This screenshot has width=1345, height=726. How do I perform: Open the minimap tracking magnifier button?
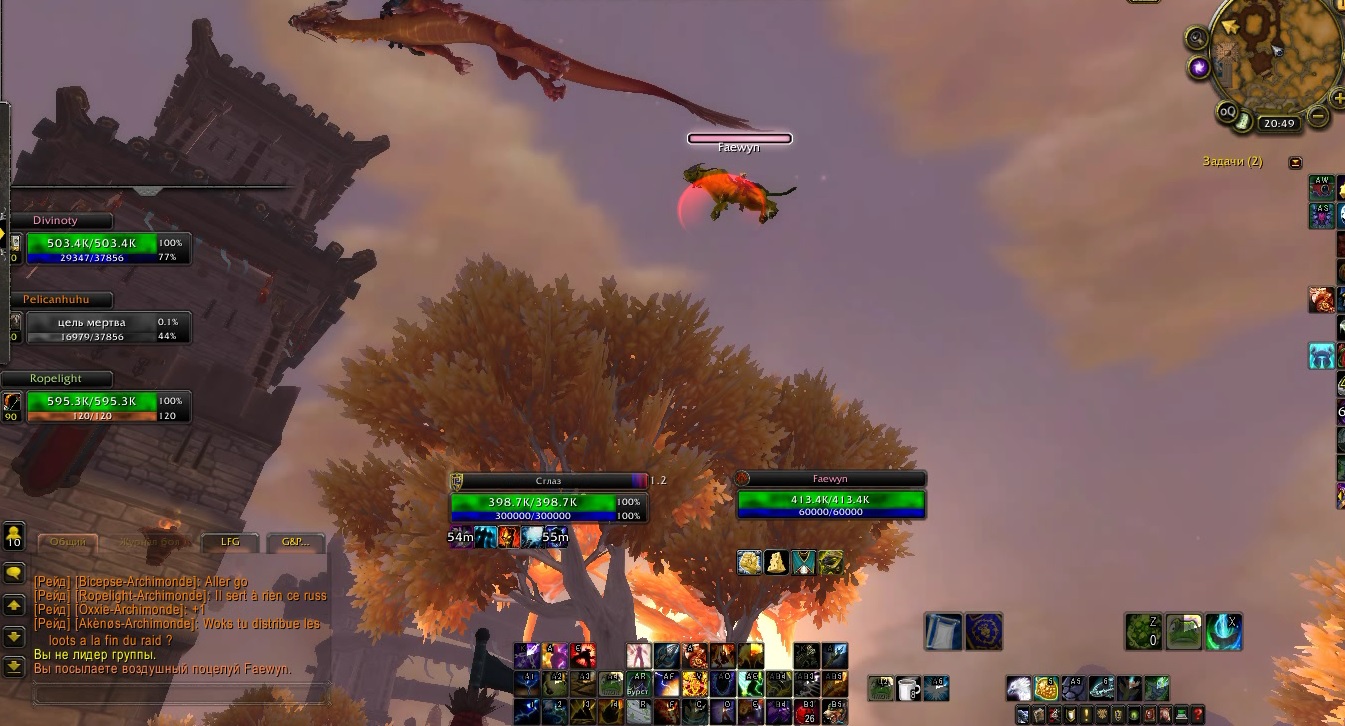1195,39
